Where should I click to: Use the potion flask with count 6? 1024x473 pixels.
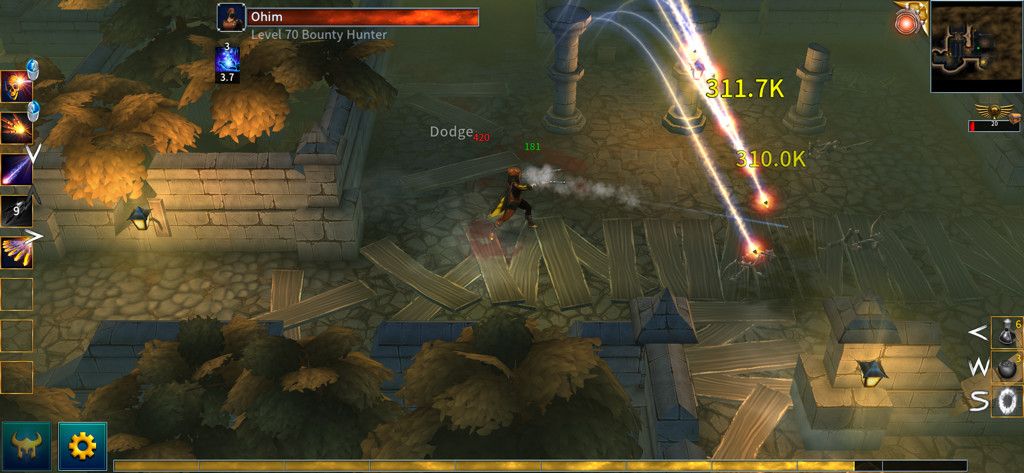(1006, 332)
